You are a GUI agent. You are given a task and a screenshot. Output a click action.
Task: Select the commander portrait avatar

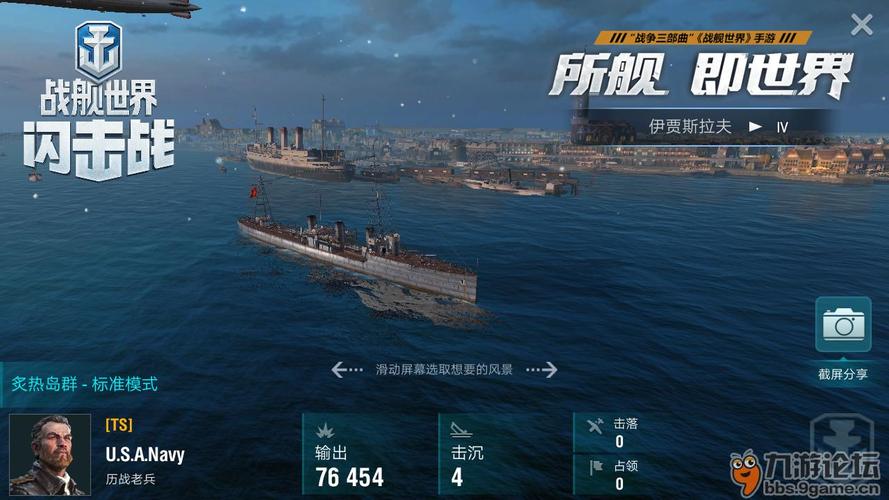click(50, 454)
